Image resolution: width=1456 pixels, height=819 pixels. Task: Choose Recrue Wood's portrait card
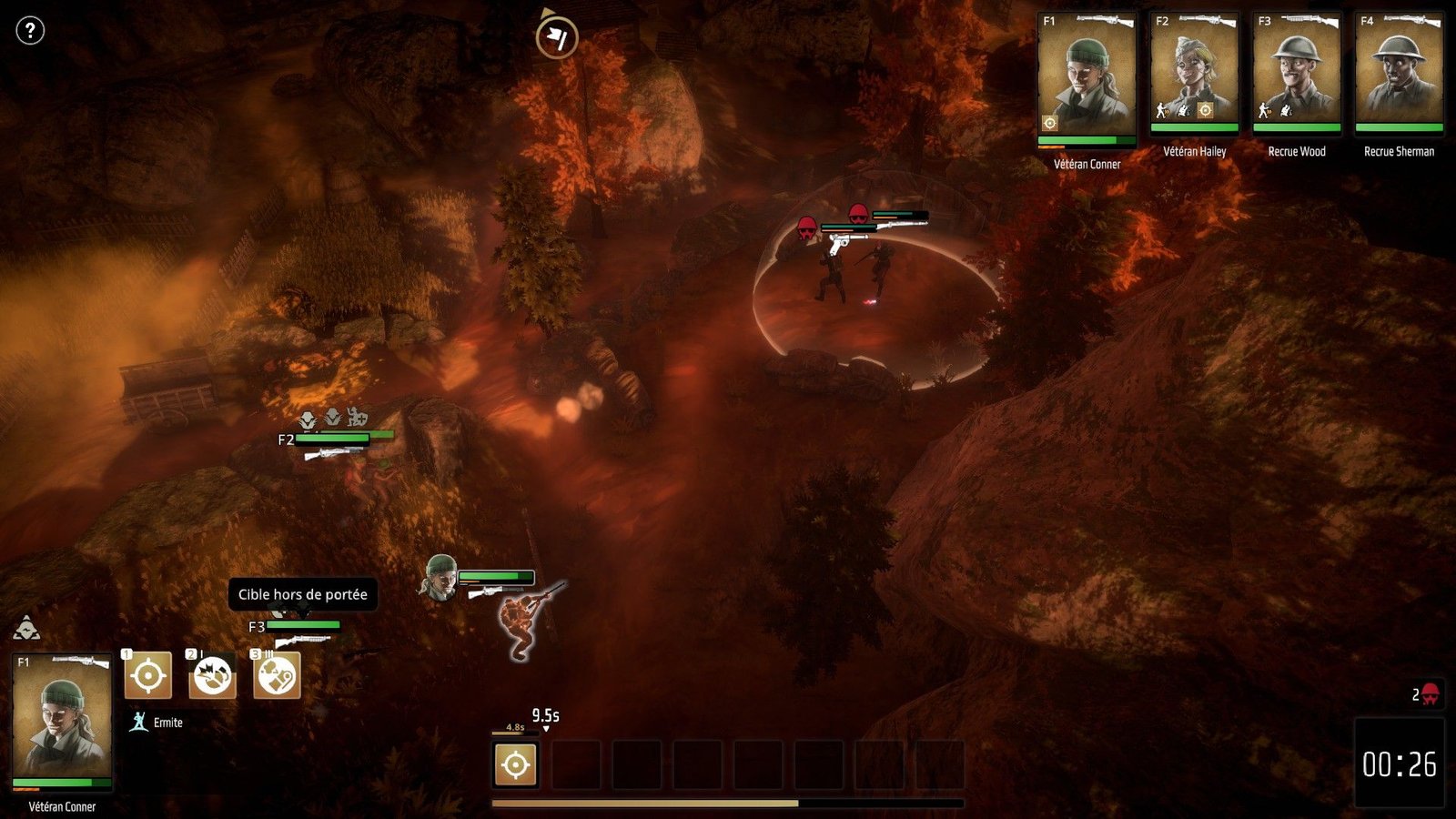[1297, 74]
